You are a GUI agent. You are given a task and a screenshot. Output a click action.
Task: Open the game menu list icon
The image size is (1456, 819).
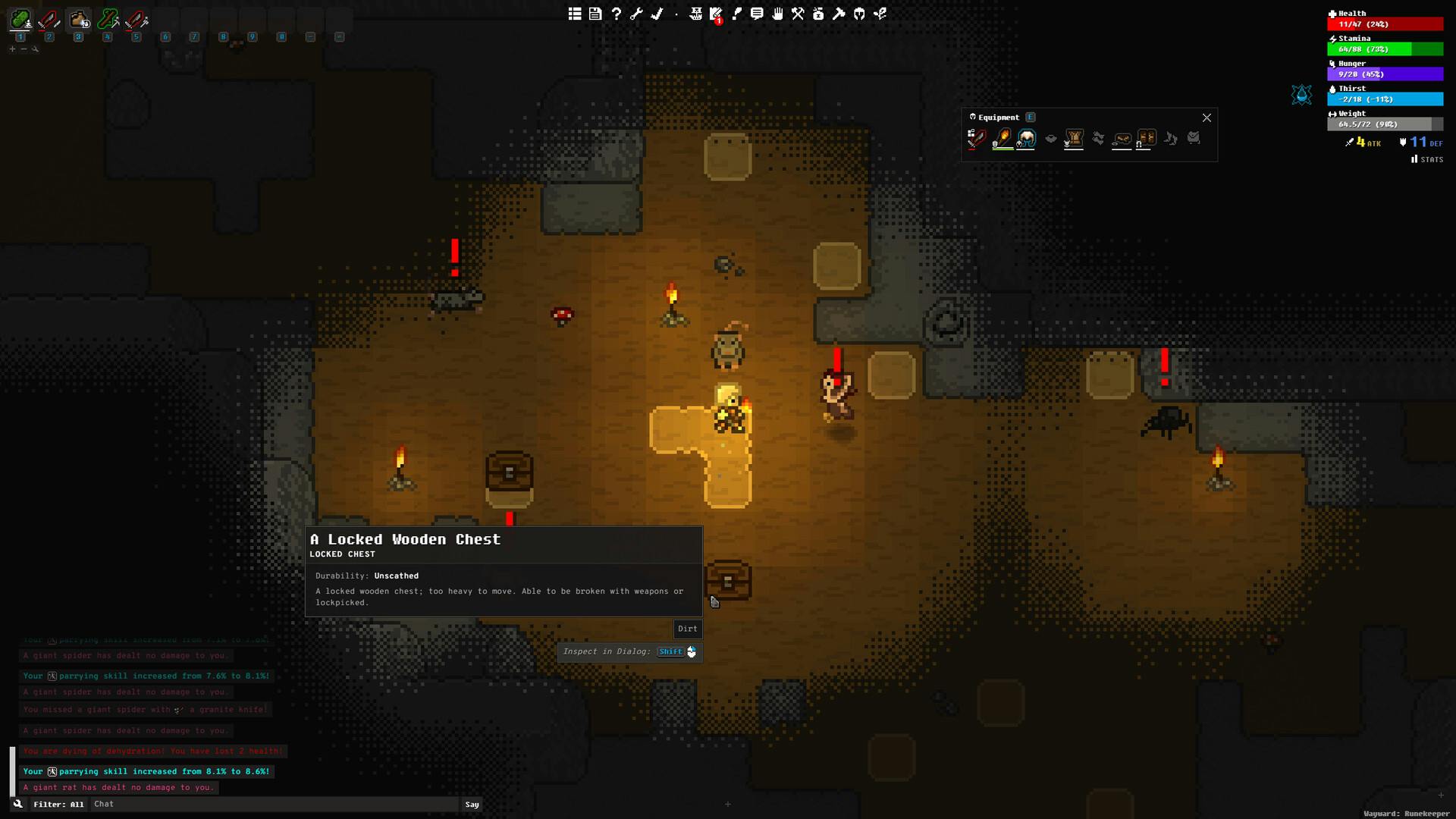574,13
